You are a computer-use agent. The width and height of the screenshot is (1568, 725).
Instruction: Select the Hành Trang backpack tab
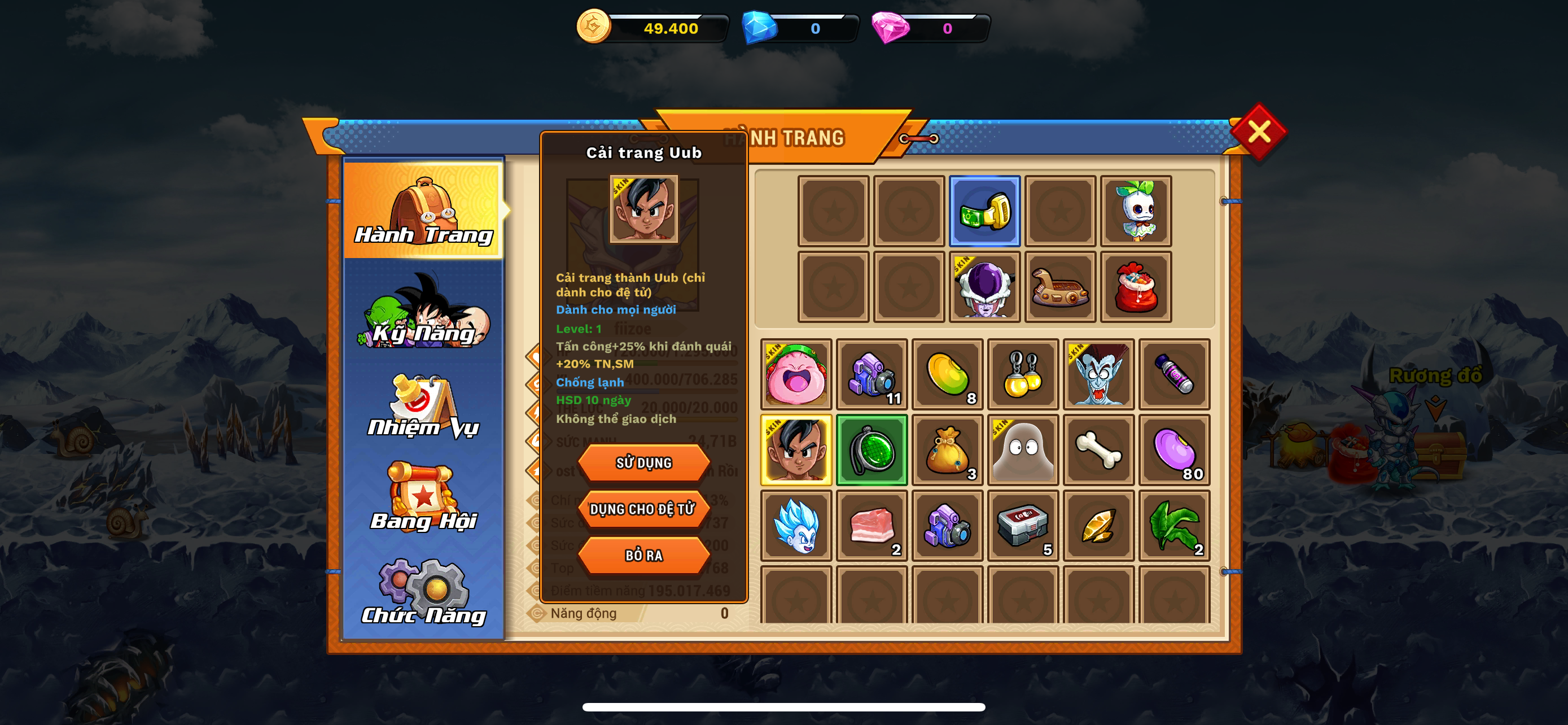pos(424,211)
